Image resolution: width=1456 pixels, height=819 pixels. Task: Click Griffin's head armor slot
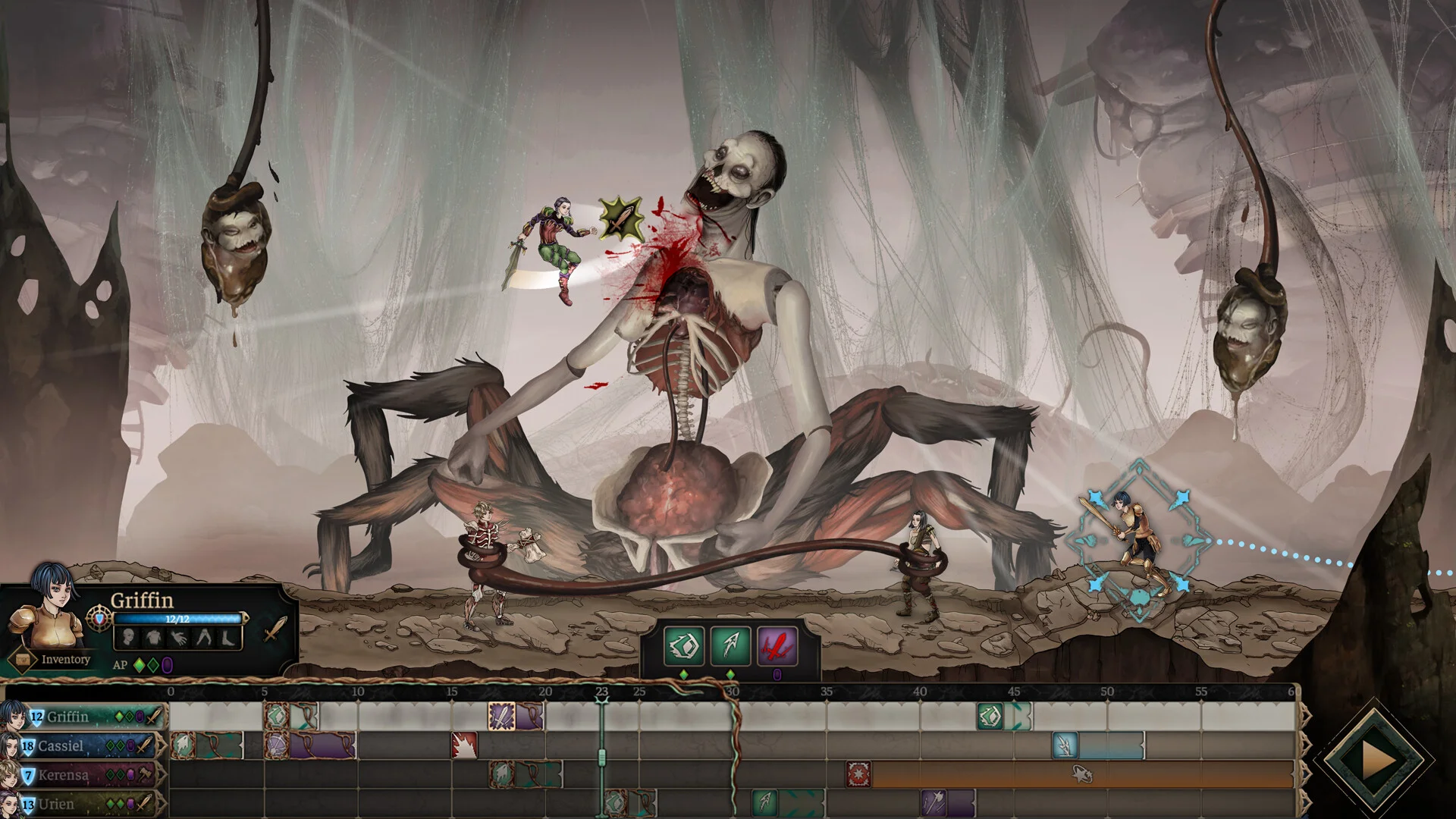pyautogui.click(x=129, y=637)
